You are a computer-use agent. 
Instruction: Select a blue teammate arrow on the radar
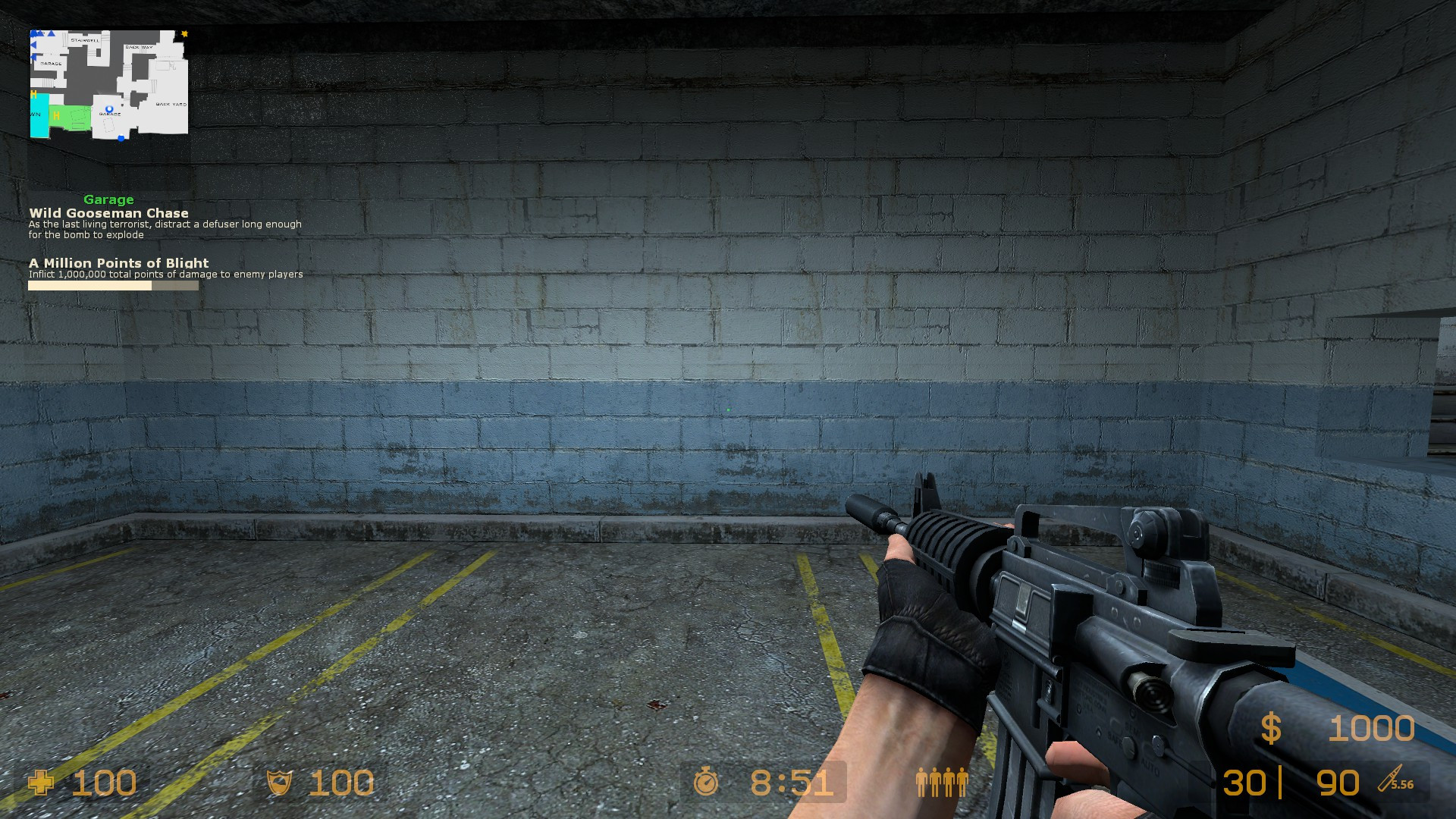pos(50,33)
